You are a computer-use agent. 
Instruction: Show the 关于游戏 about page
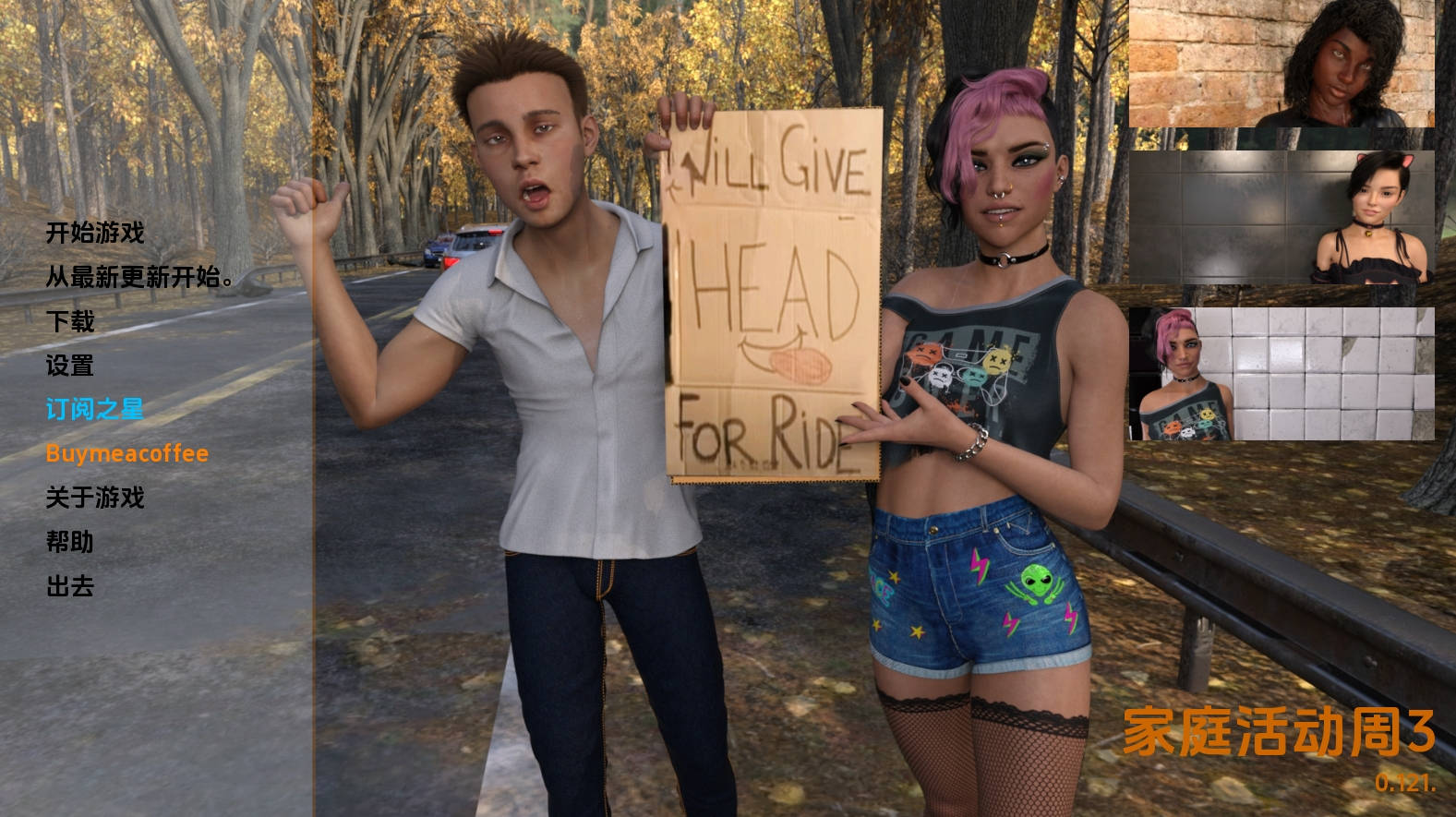(x=95, y=498)
